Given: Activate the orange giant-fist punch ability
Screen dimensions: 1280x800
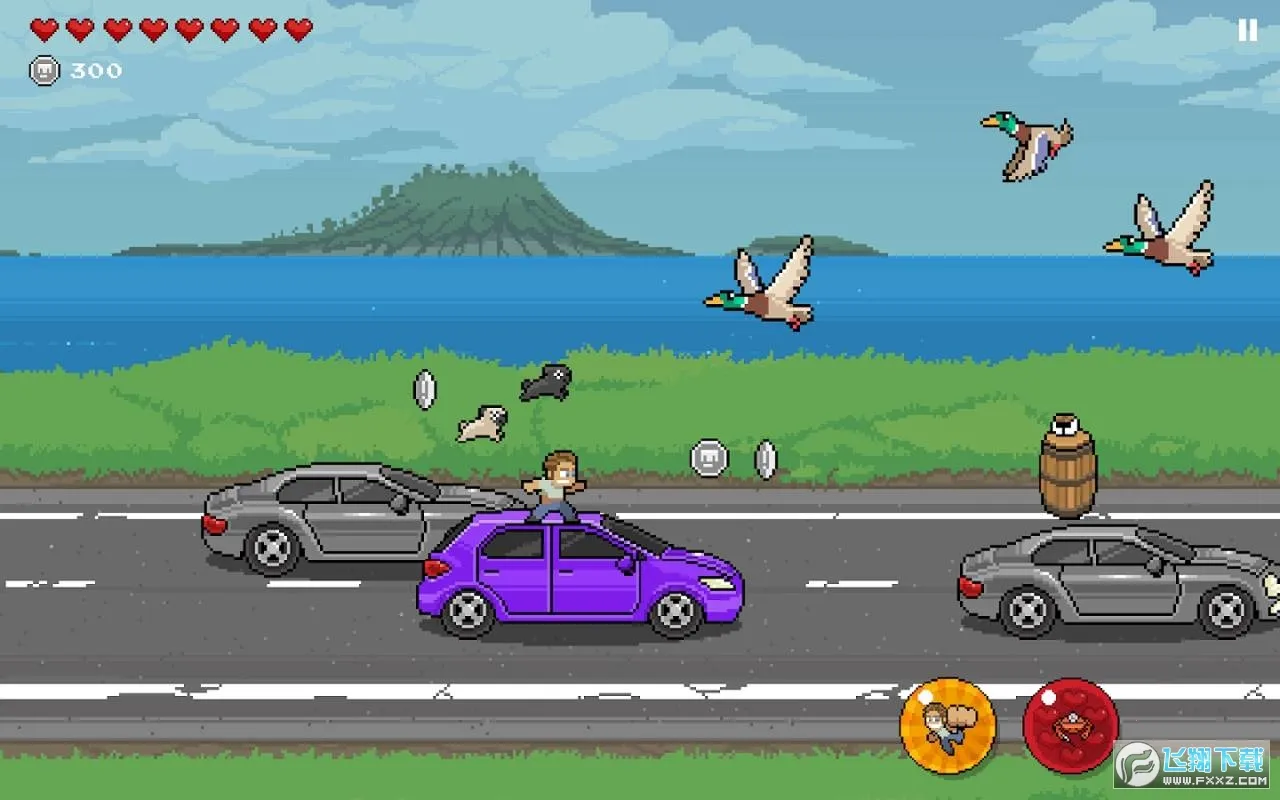Looking at the screenshot, I should point(947,725).
